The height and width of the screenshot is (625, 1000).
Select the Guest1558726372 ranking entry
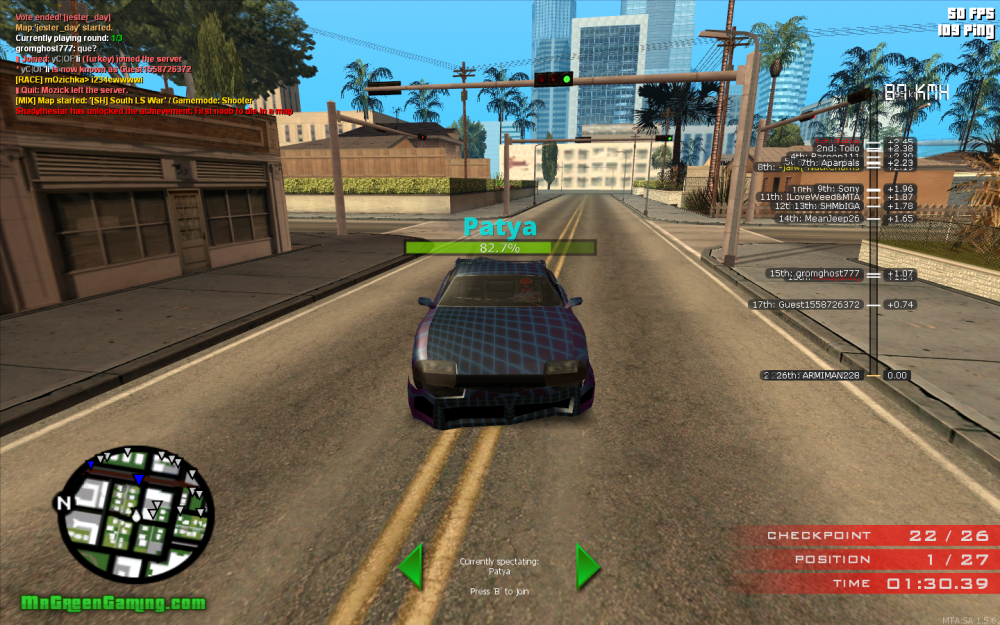(x=805, y=304)
